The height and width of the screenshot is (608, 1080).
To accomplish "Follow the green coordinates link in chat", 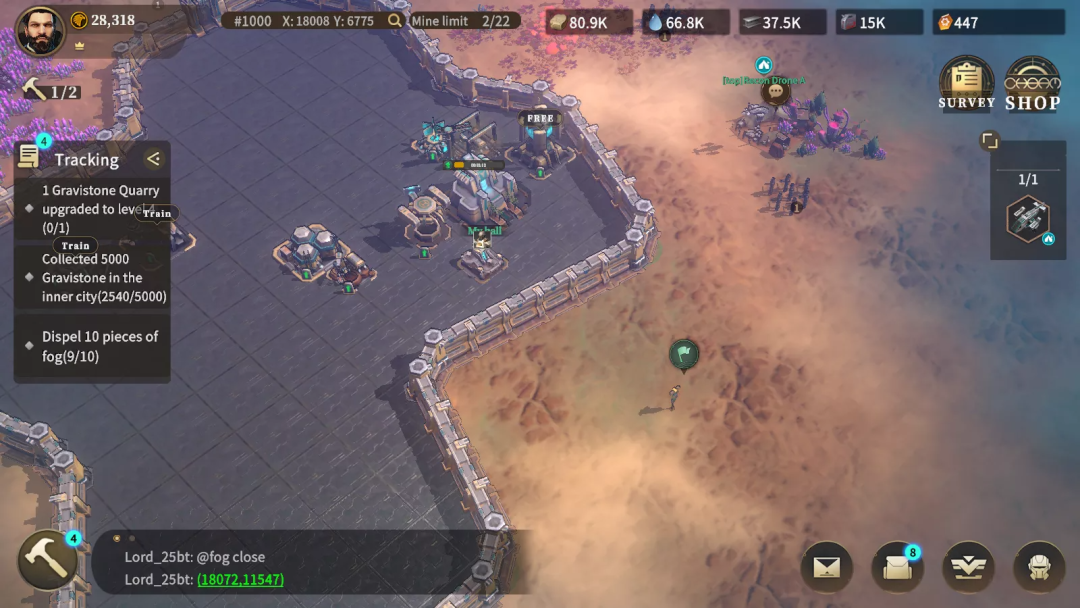I will click(x=240, y=580).
